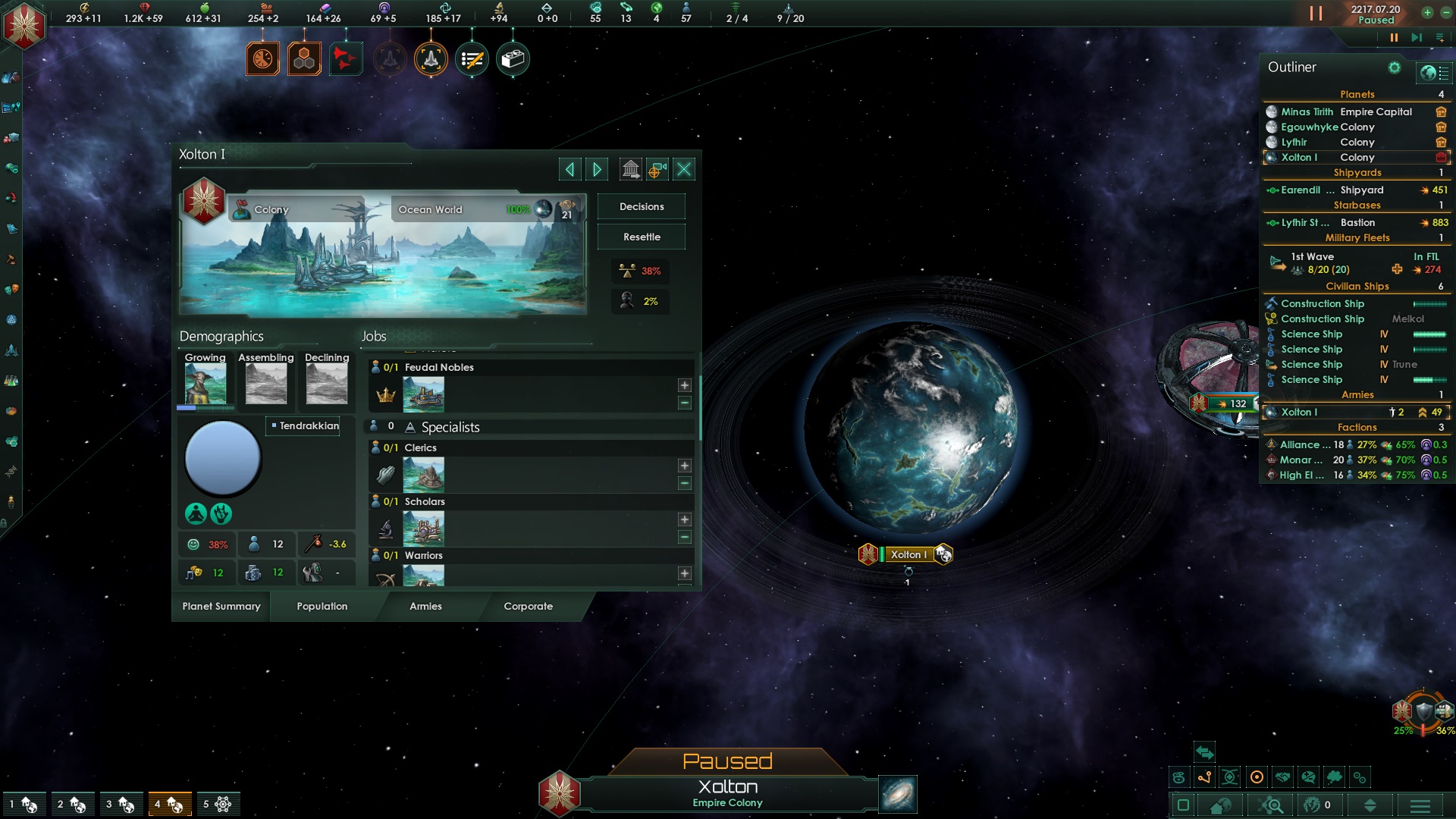Decrease Clerics job priority
The height and width of the screenshot is (819, 1456).
(x=685, y=483)
